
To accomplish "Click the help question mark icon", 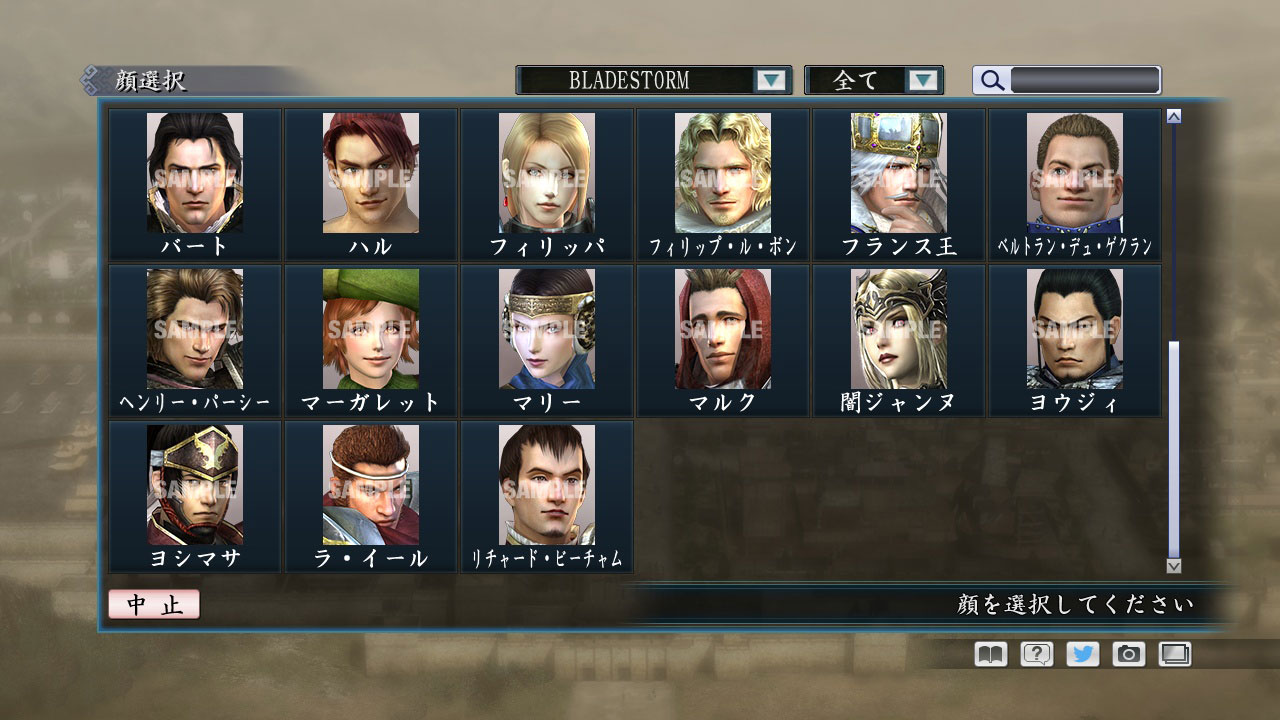I will 1035,654.
